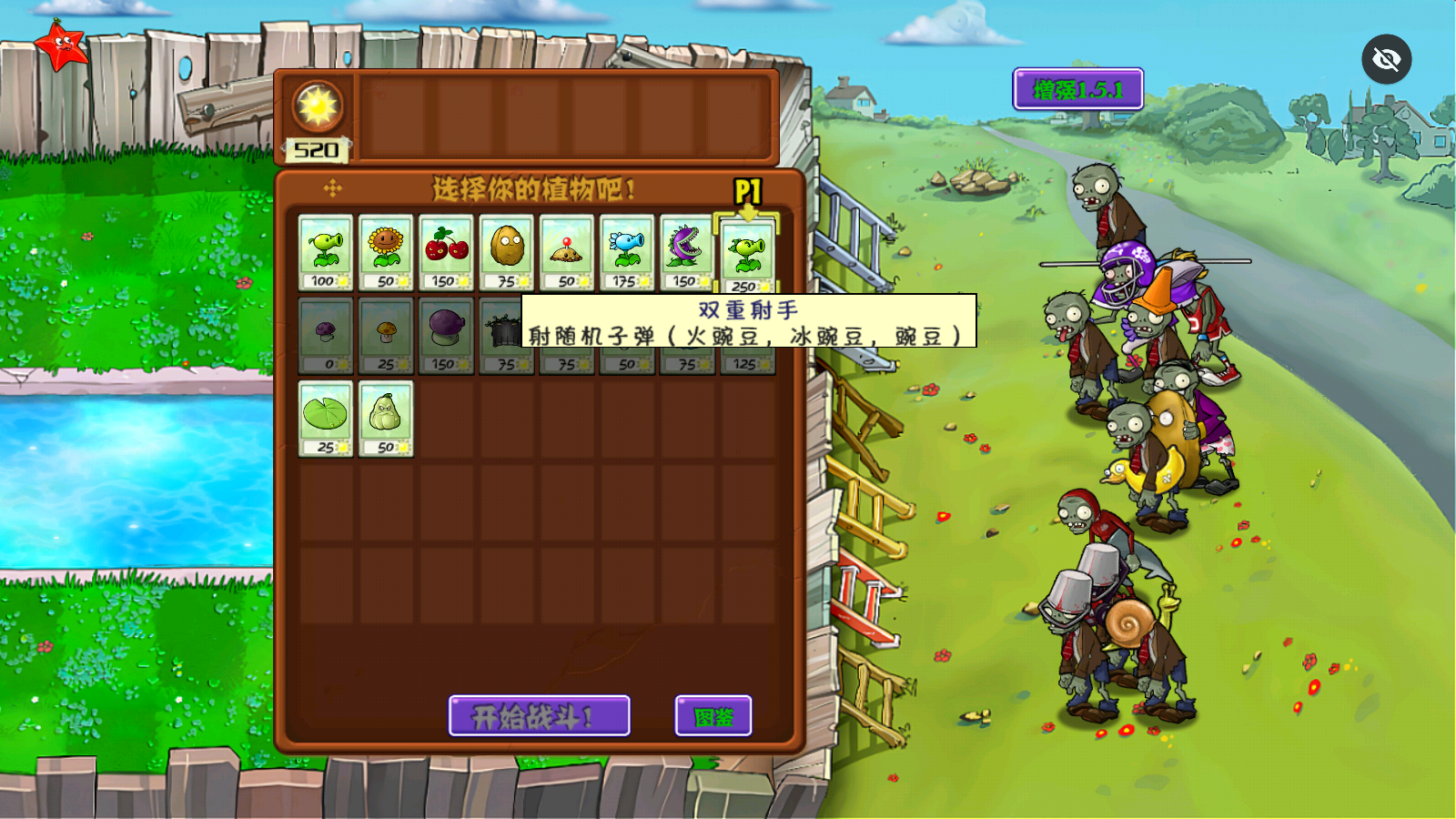This screenshot has width=1456, height=819.
Task: Pick the Cherry Bomb seed card
Action: tap(446, 253)
